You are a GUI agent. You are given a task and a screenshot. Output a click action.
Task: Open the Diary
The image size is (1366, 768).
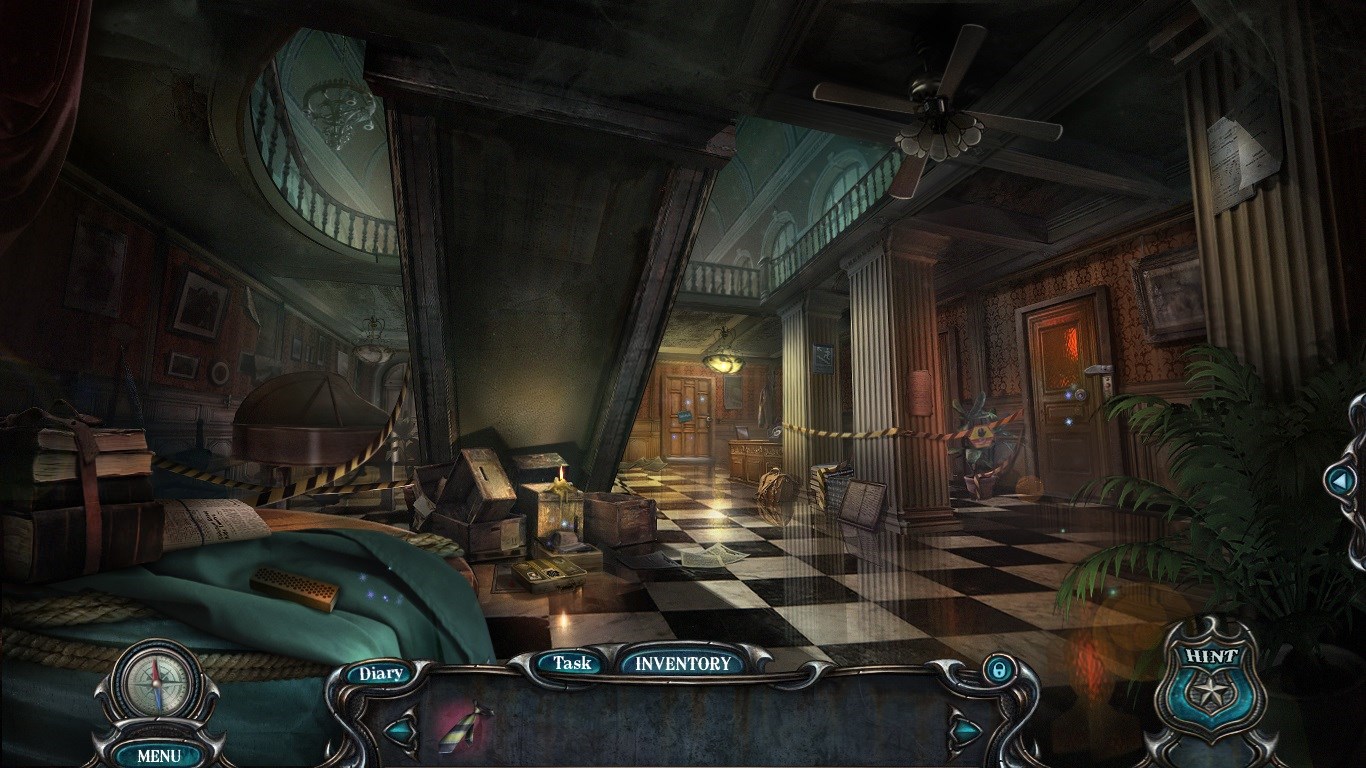pos(380,673)
